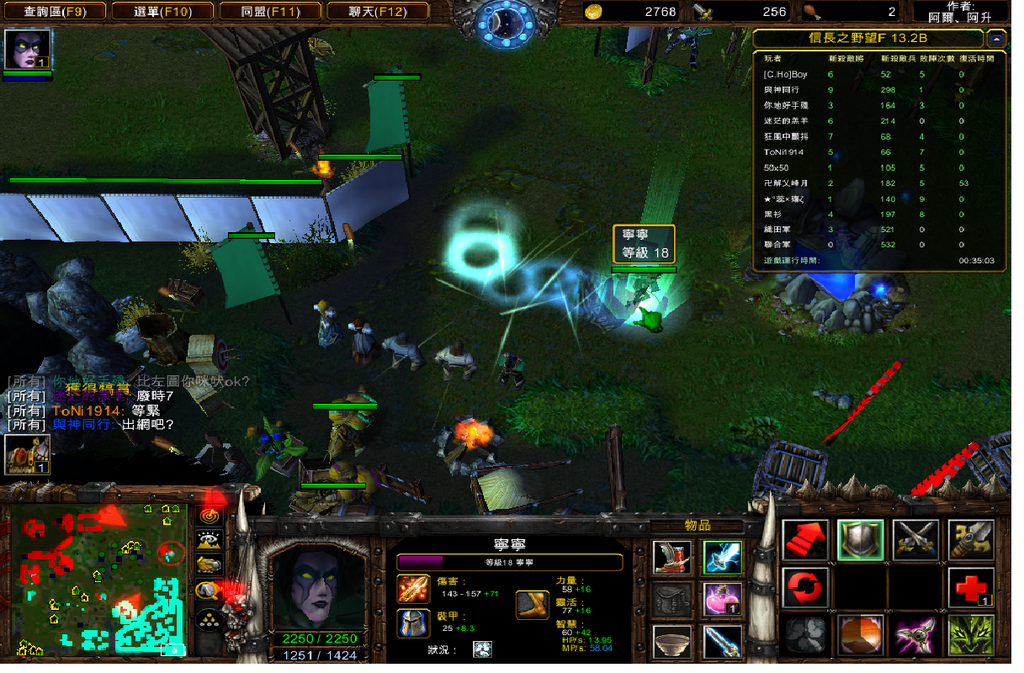
Task: Select the glowing blue sword inventory item
Action: tap(722, 642)
